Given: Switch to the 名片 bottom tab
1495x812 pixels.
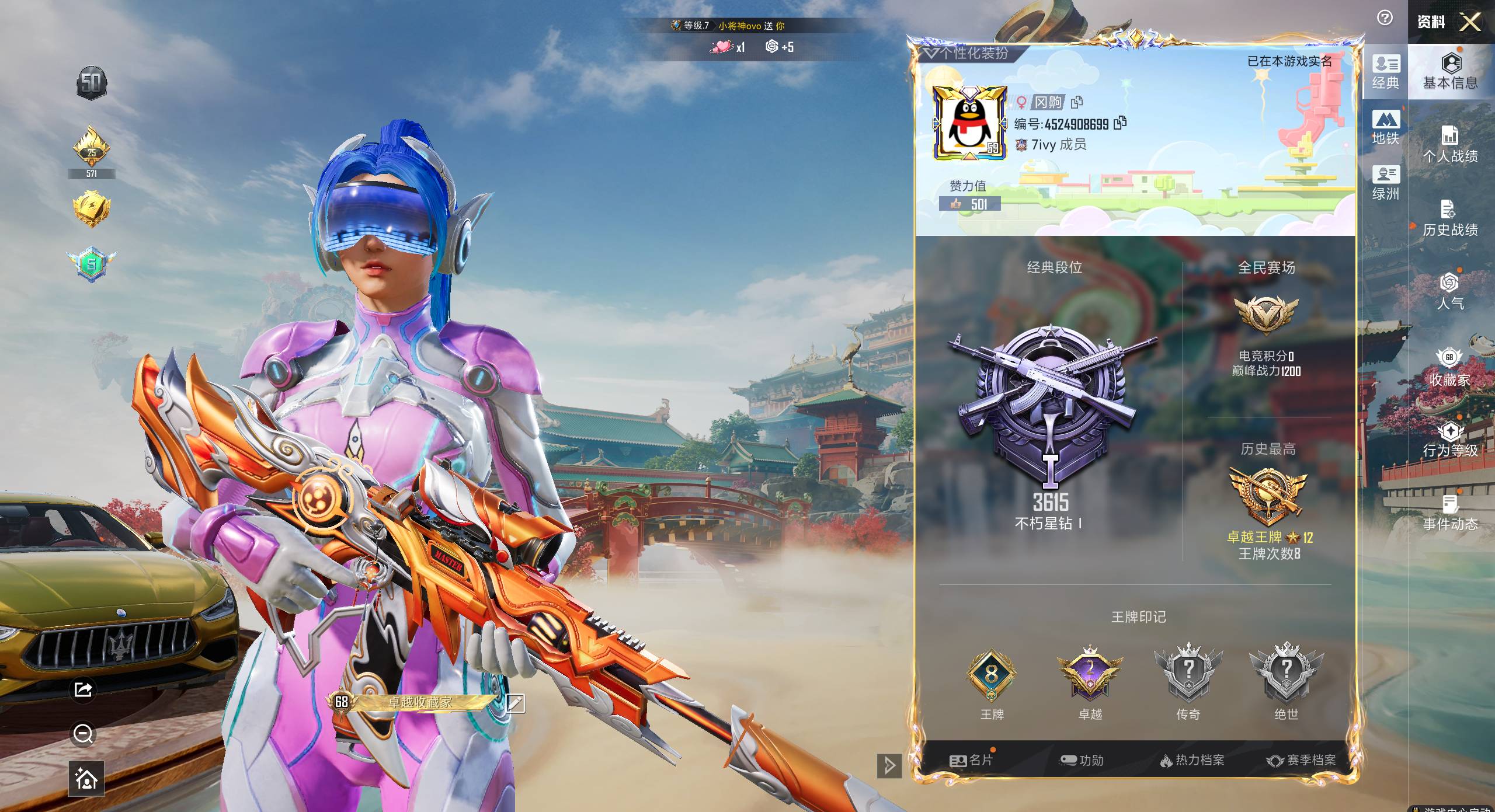Looking at the screenshot, I should click(x=972, y=760).
